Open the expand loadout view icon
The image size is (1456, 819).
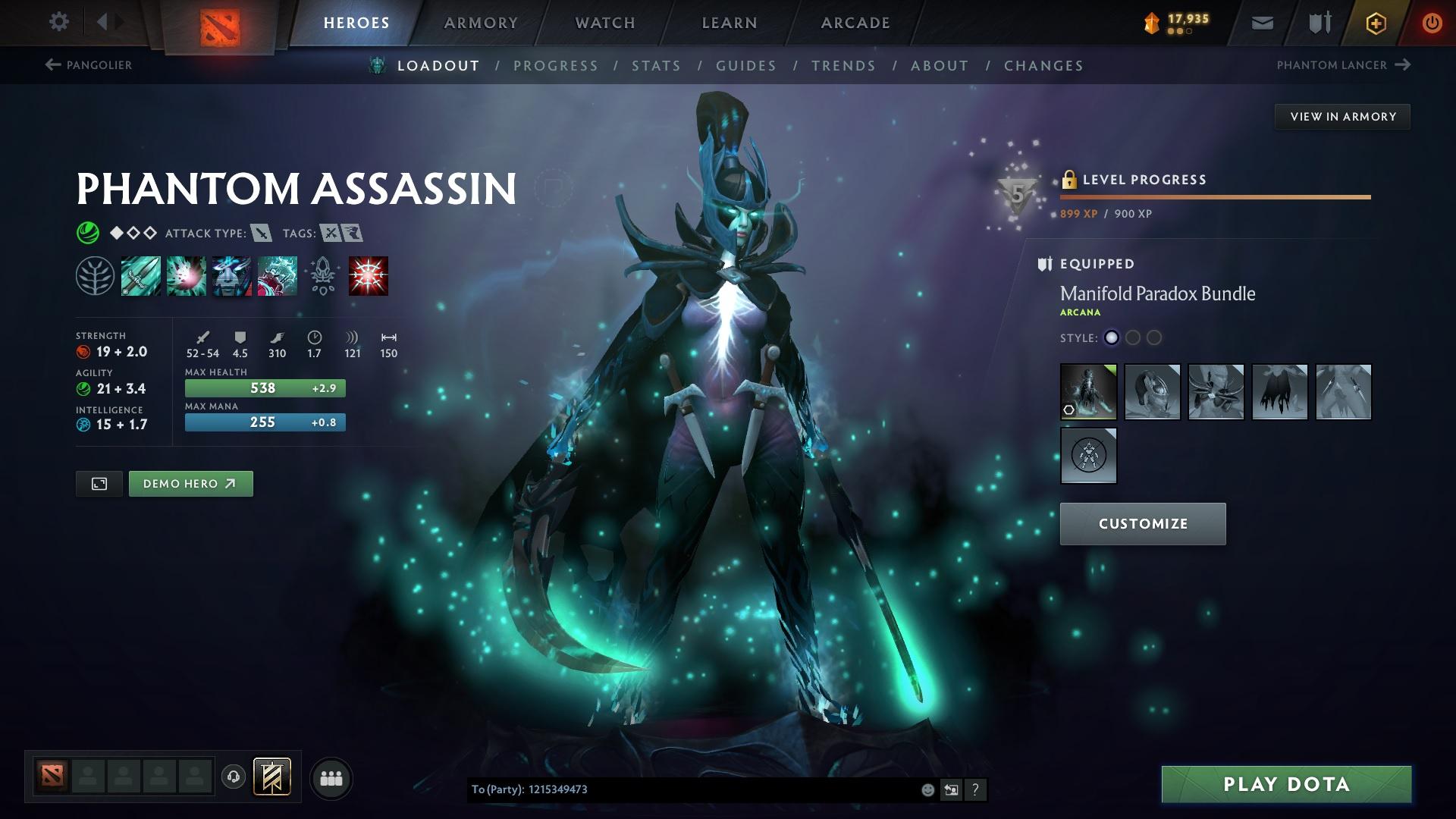99,483
